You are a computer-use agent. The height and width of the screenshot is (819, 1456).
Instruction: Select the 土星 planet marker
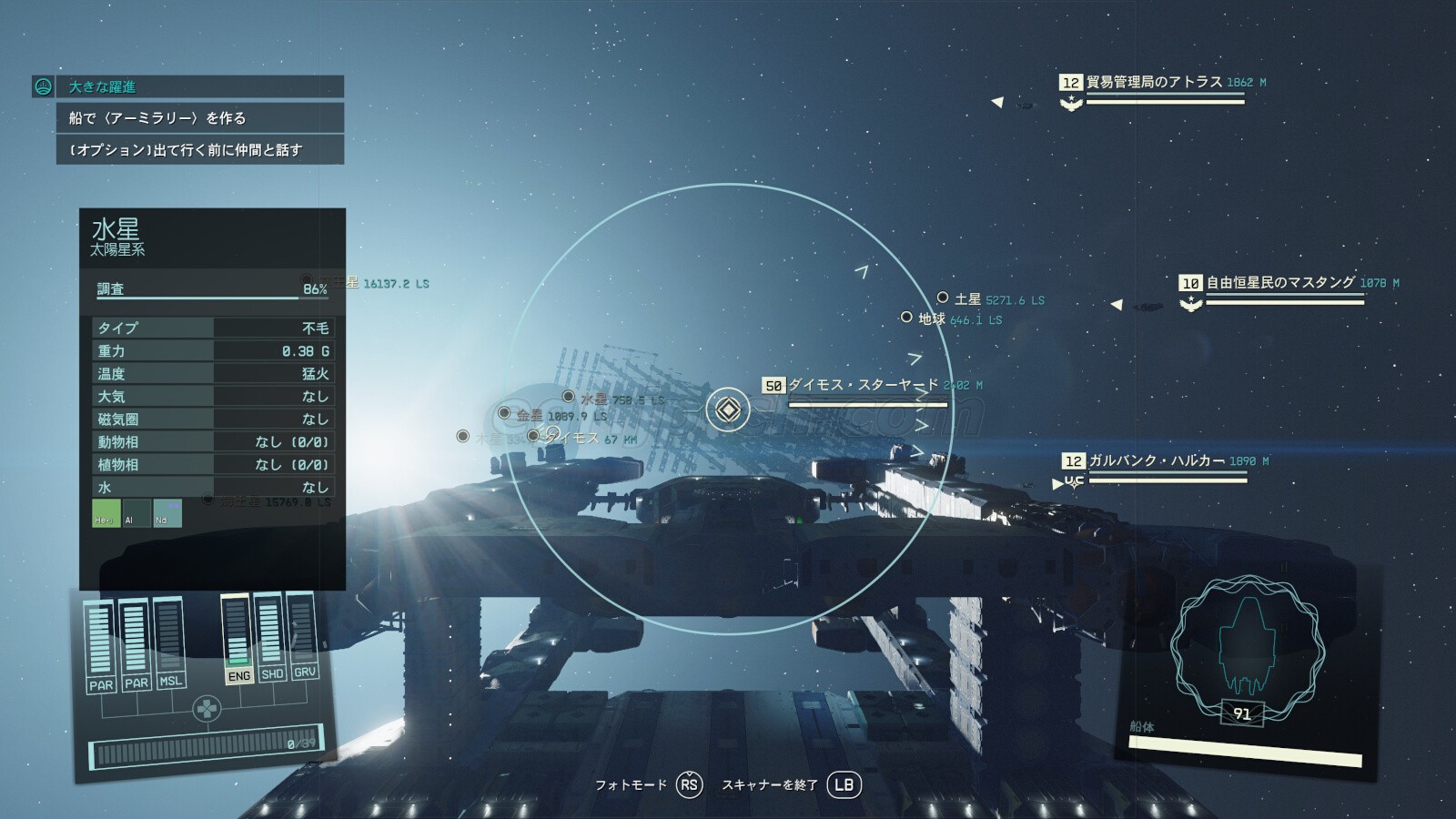[944, 298]
